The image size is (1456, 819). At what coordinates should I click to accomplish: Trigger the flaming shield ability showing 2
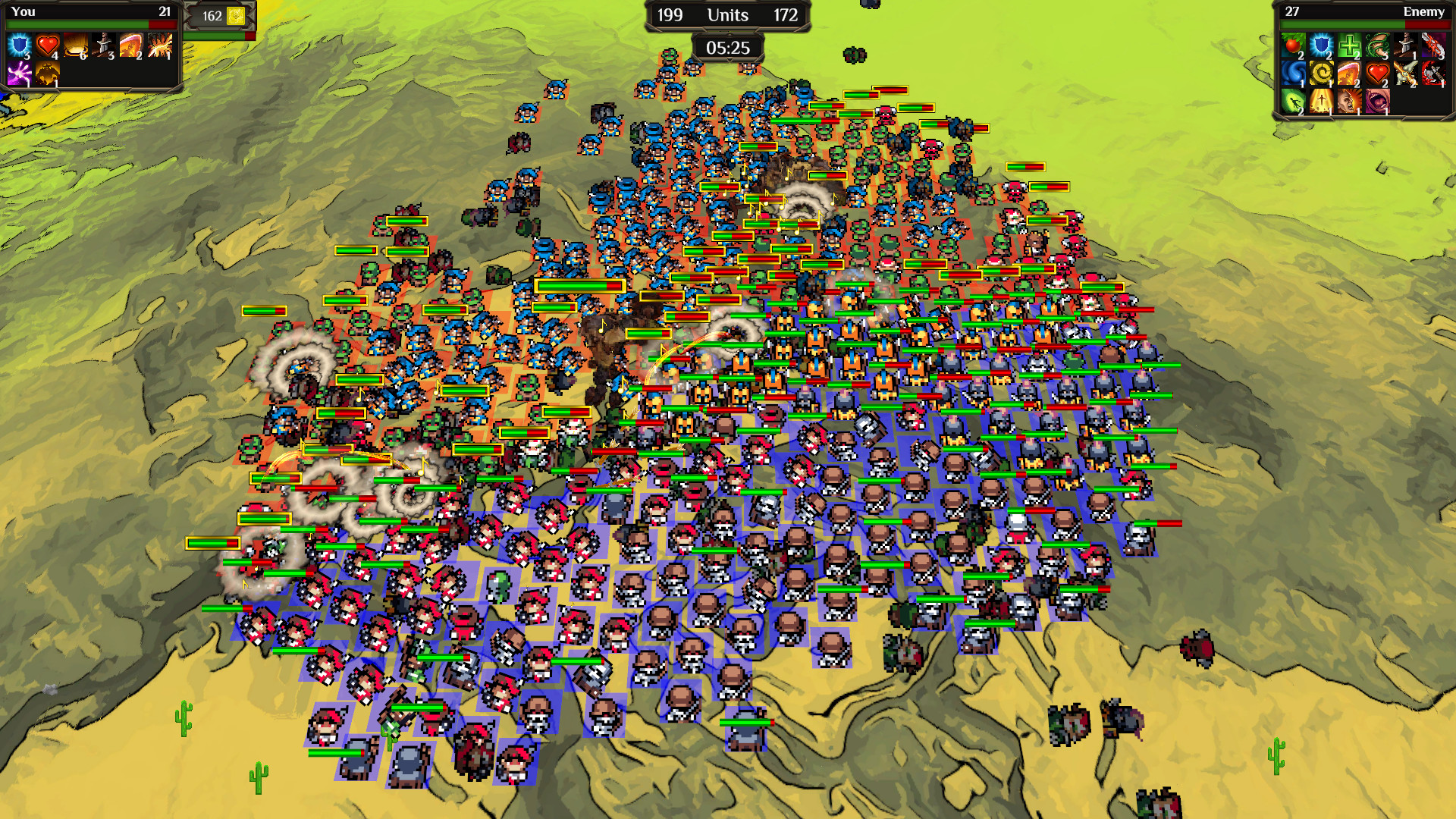tap(130, 45)
